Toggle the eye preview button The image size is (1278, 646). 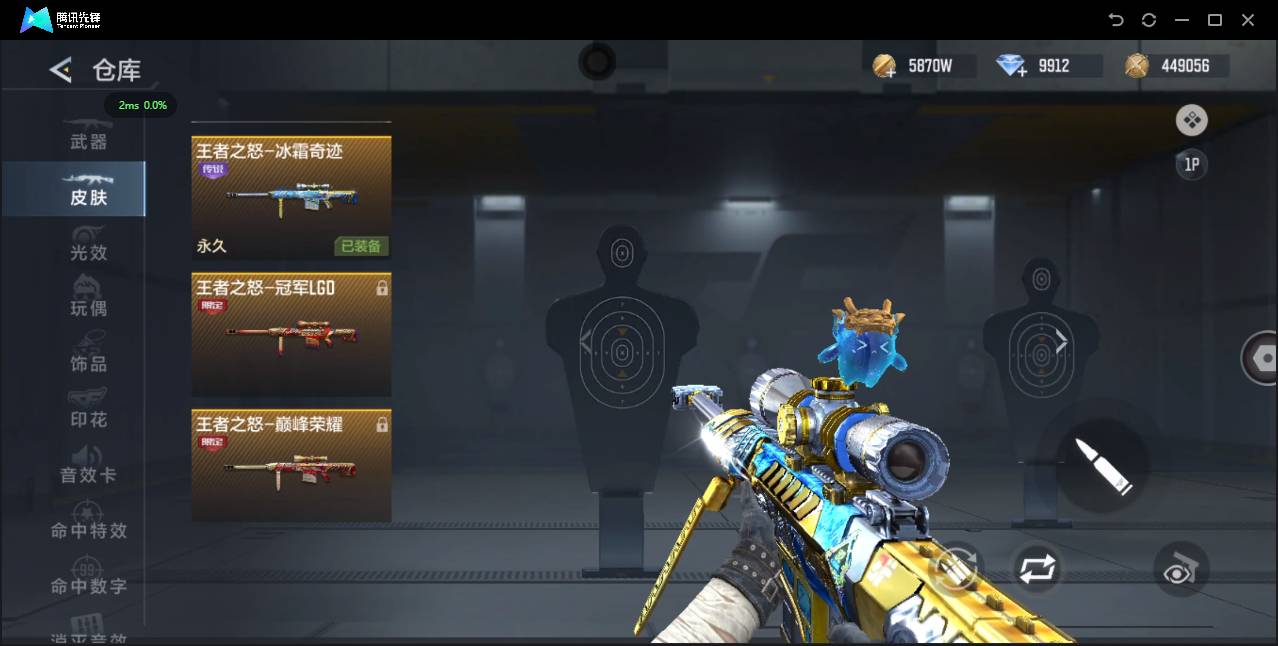pyautogui.click(x=1181, y=569)
